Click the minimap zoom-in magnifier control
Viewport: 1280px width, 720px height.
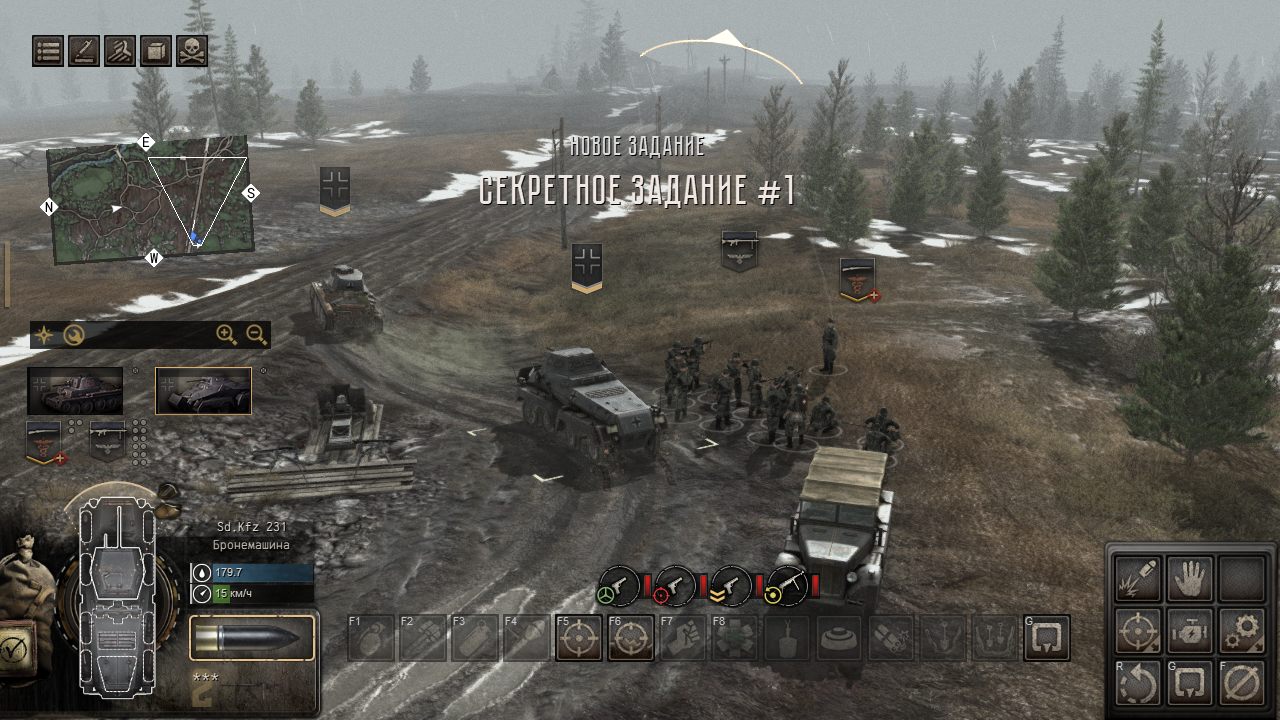click(x=222, y=332)
